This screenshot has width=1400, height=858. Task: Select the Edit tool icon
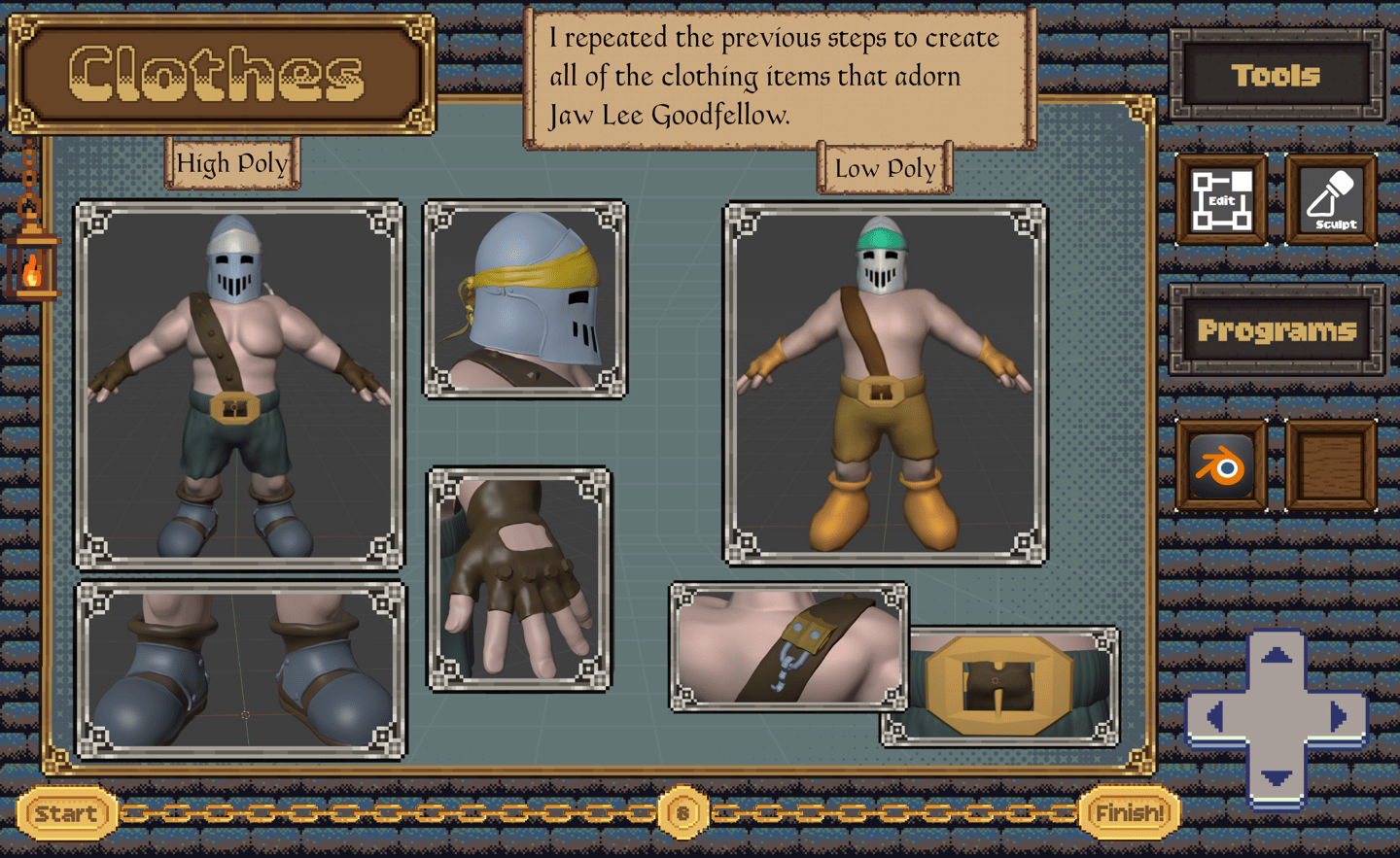pyautogui.click(x=1221, y=200)
